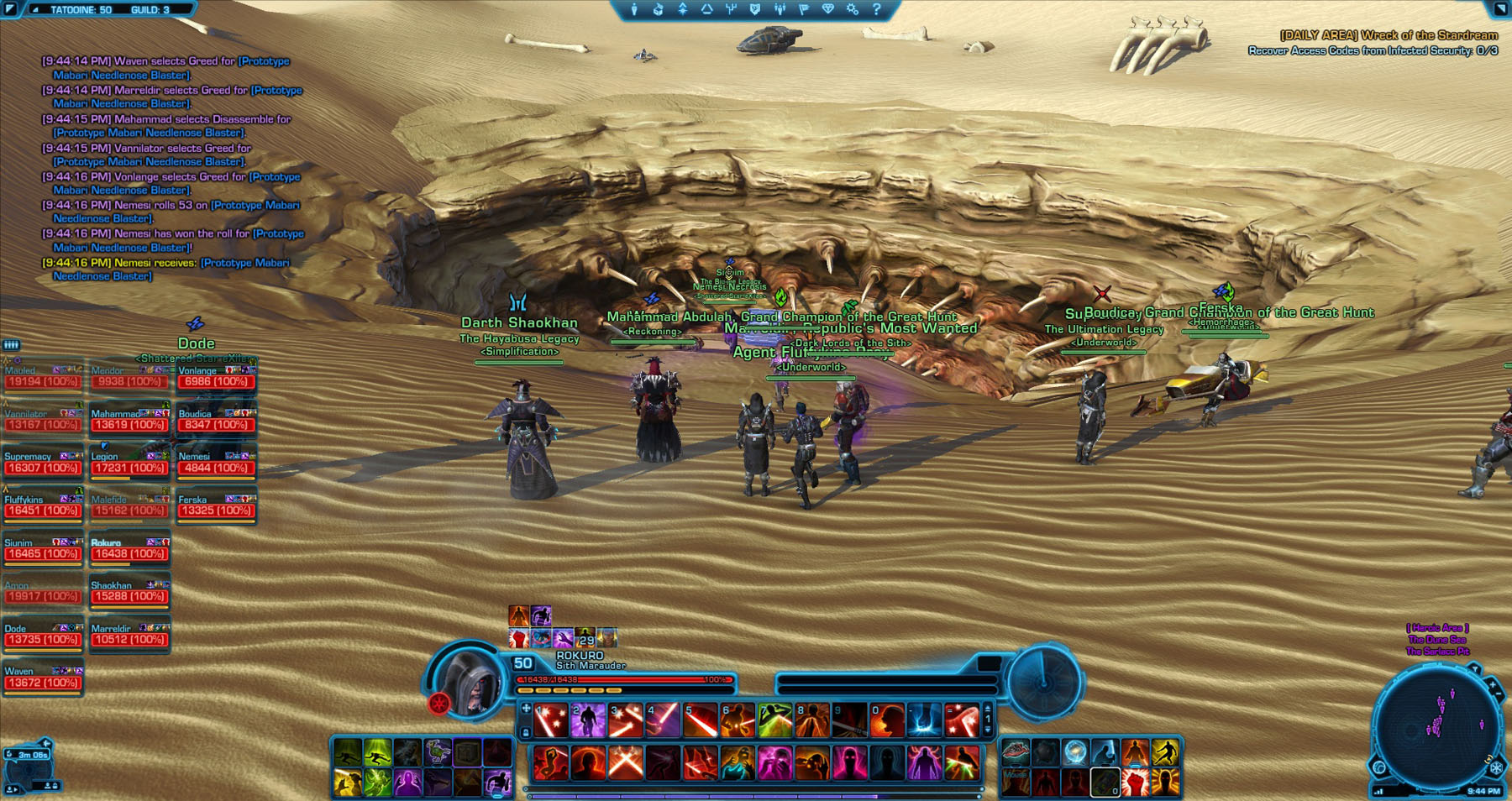Select Marreldir's raid frame
The width and height of the screenshot is (1512, 801).
129,635
